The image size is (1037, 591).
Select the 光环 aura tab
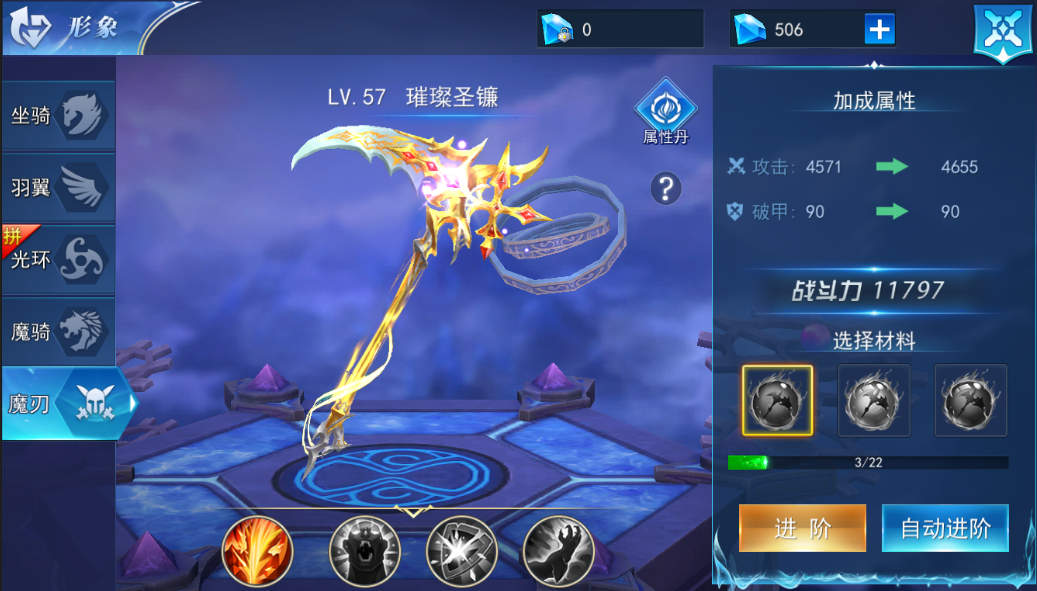[58, 259]
